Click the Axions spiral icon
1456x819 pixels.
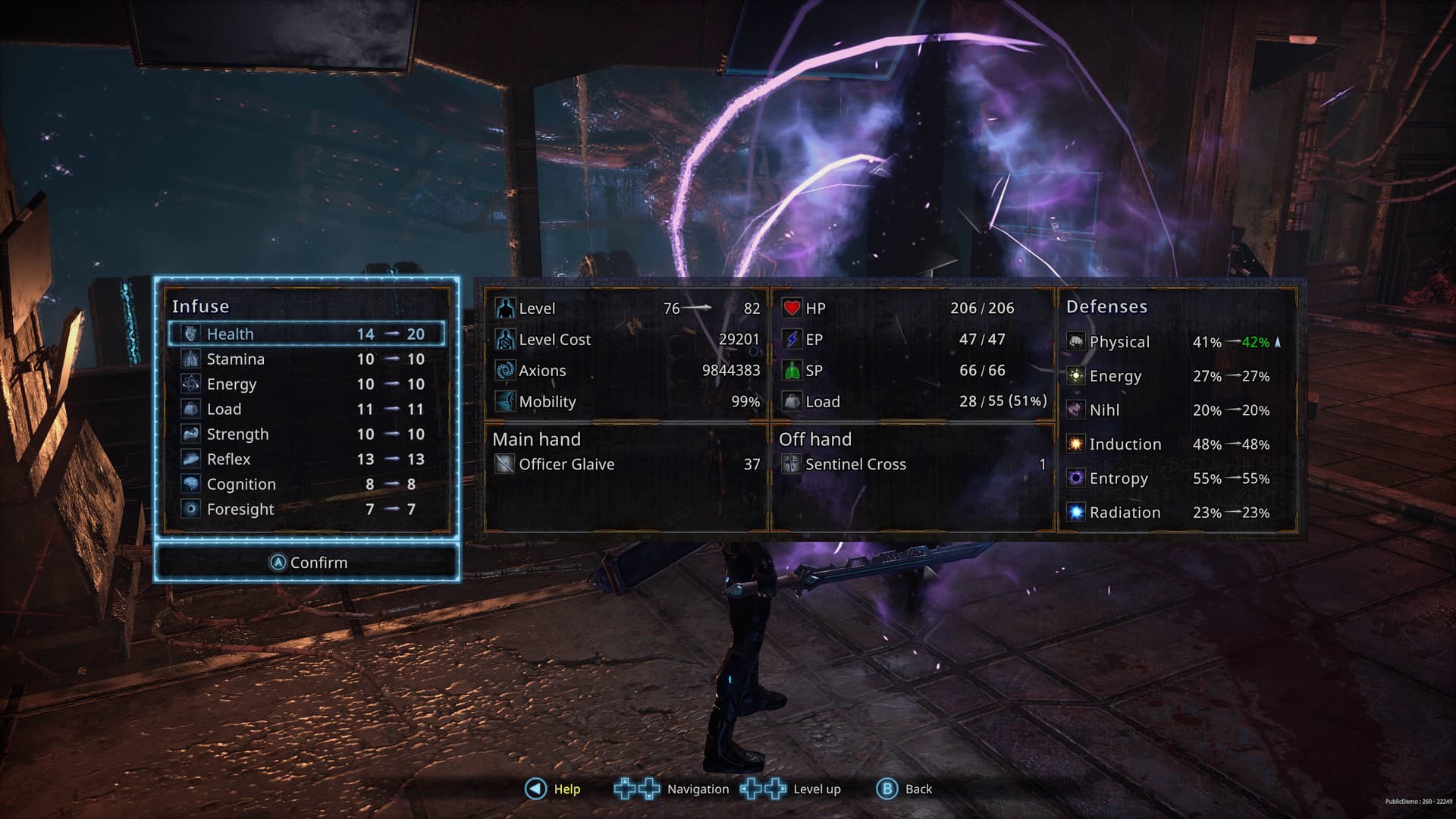(504, 370)
